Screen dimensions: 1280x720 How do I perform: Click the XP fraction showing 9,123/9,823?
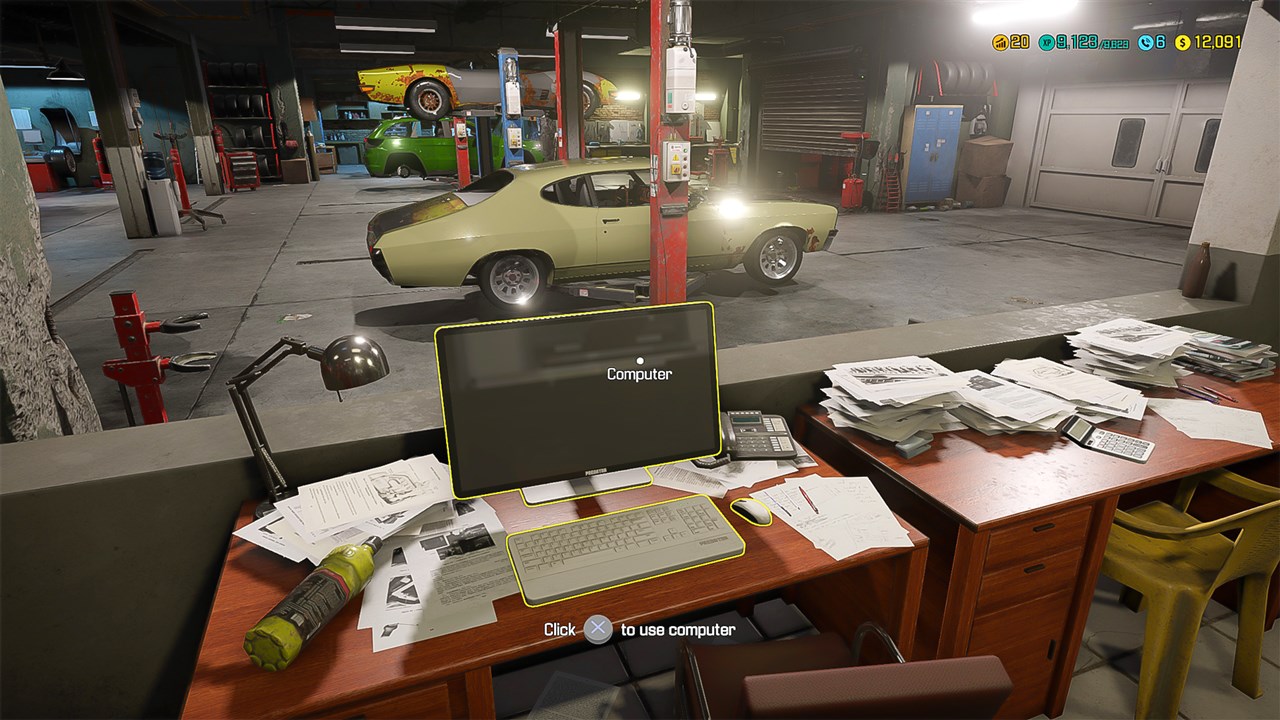click(1093, 43)
